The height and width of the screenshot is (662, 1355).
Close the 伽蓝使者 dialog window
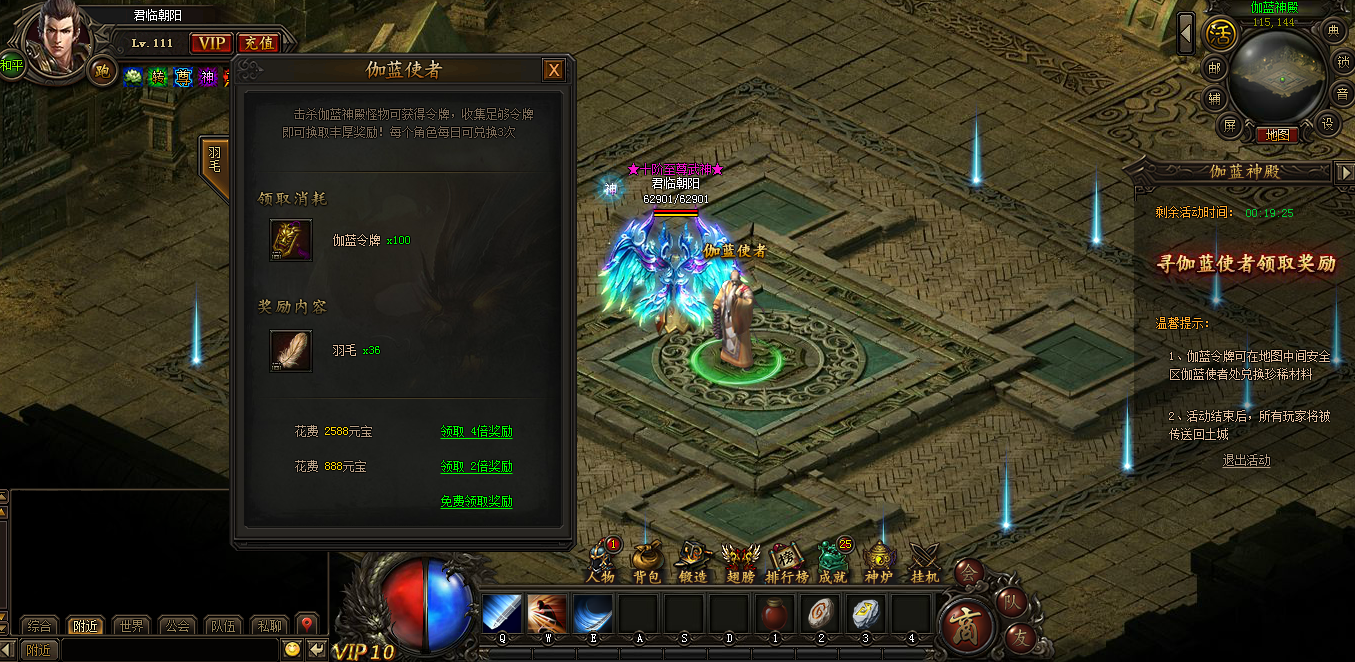(x=553, y=70)
